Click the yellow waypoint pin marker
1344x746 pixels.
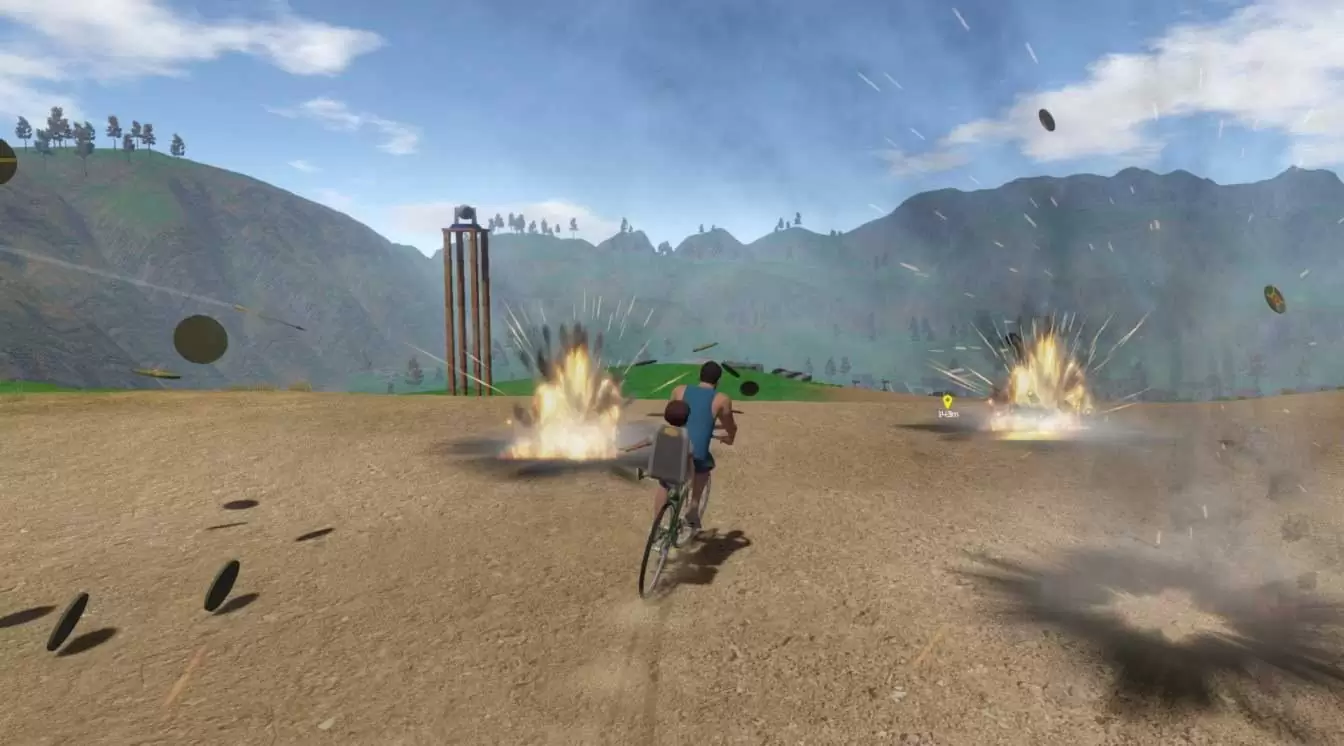pos(947,401)
